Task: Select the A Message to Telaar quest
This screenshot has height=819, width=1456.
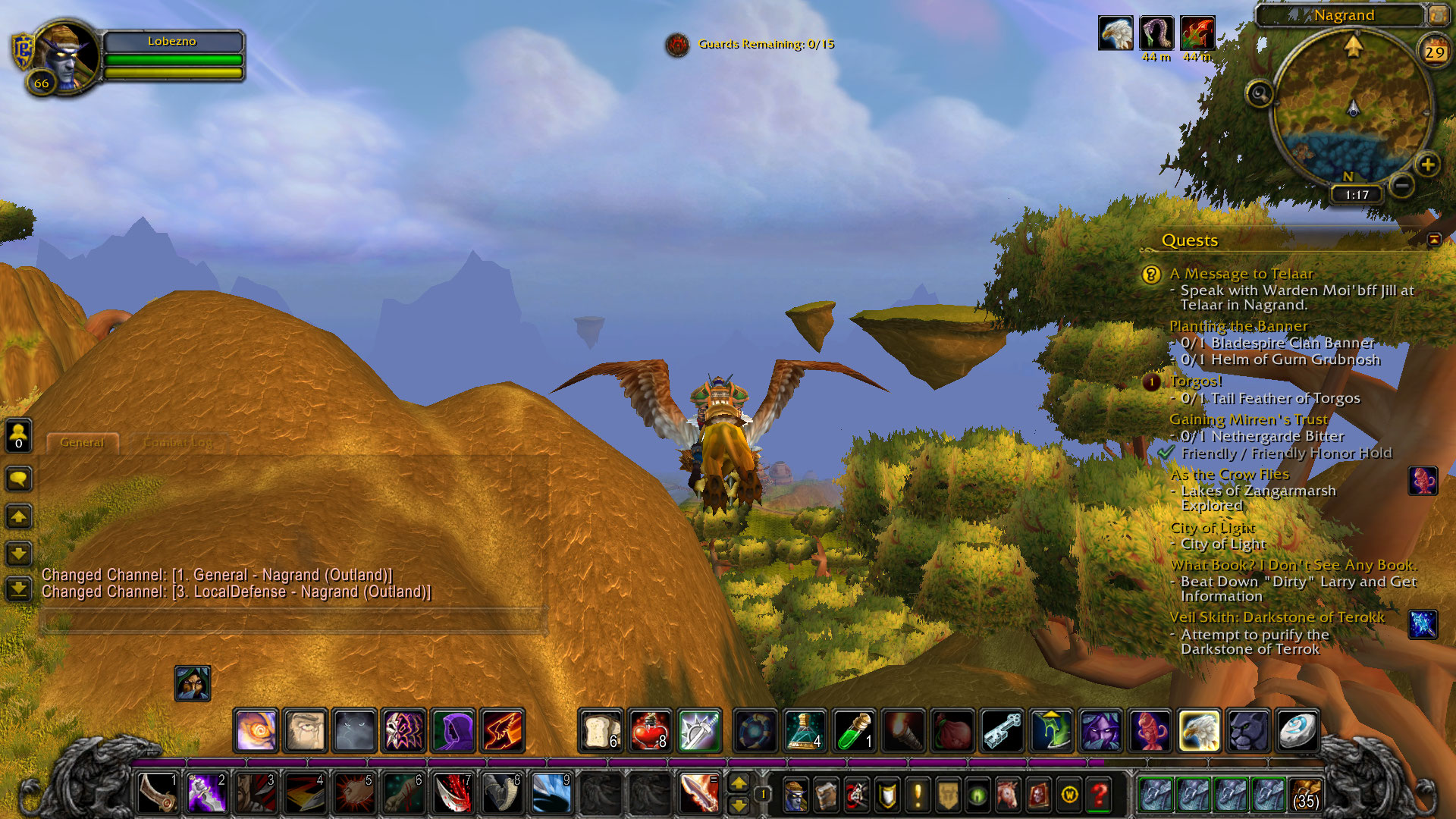Action: pos(1241,274)
